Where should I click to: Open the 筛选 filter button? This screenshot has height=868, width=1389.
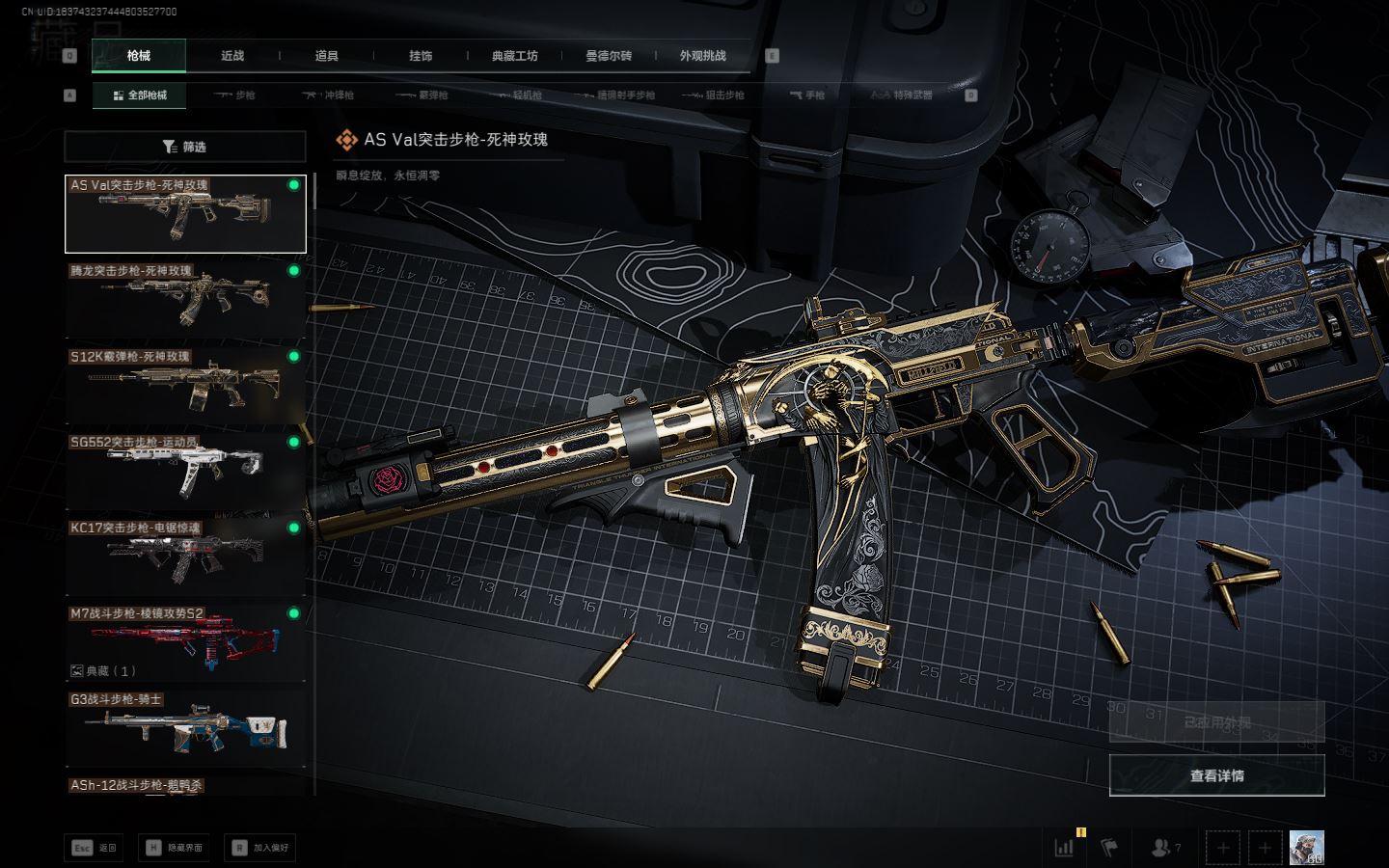(185, 147)
